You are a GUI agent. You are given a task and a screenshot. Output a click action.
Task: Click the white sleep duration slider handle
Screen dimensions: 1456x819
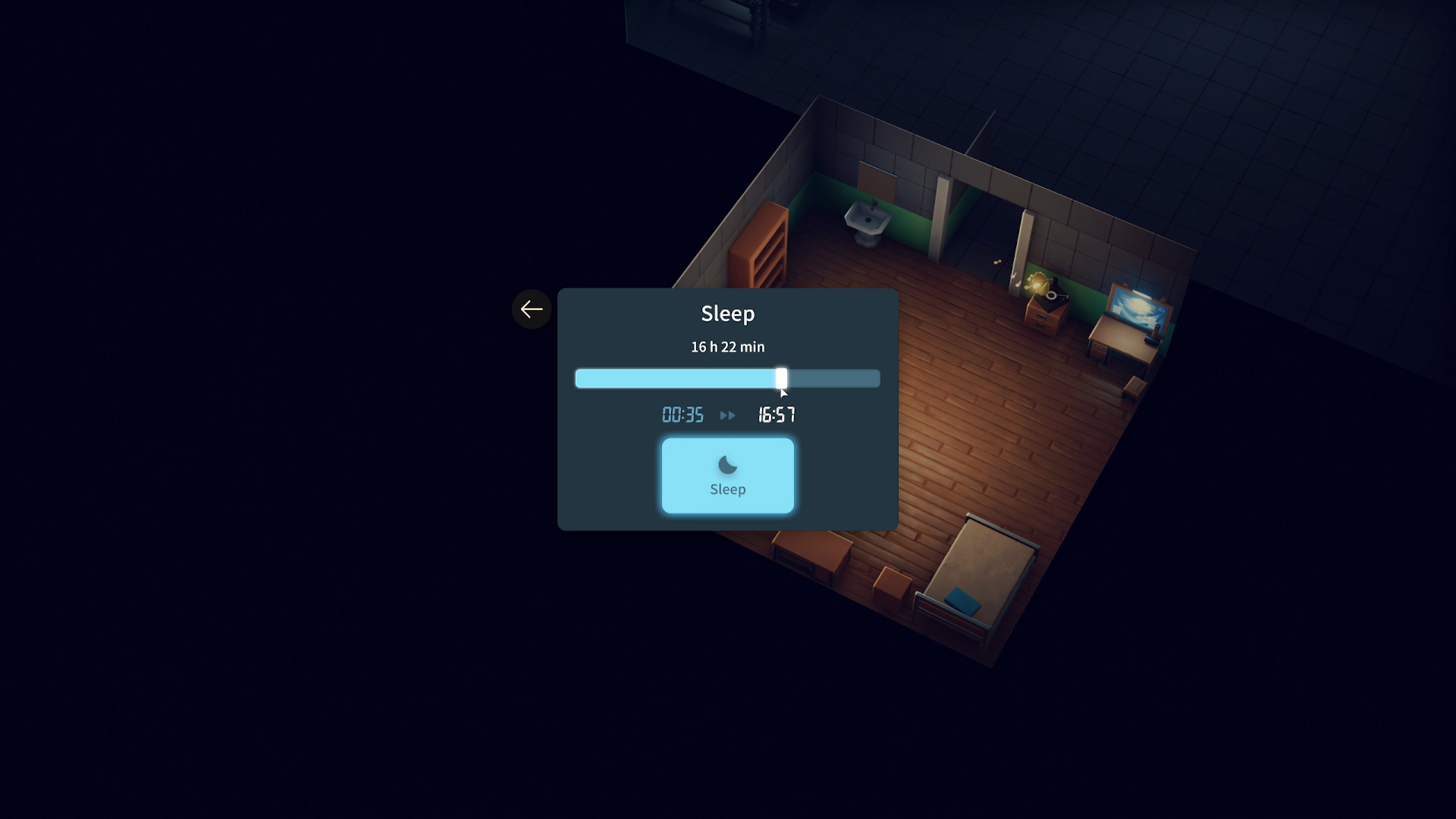point(781,378)
